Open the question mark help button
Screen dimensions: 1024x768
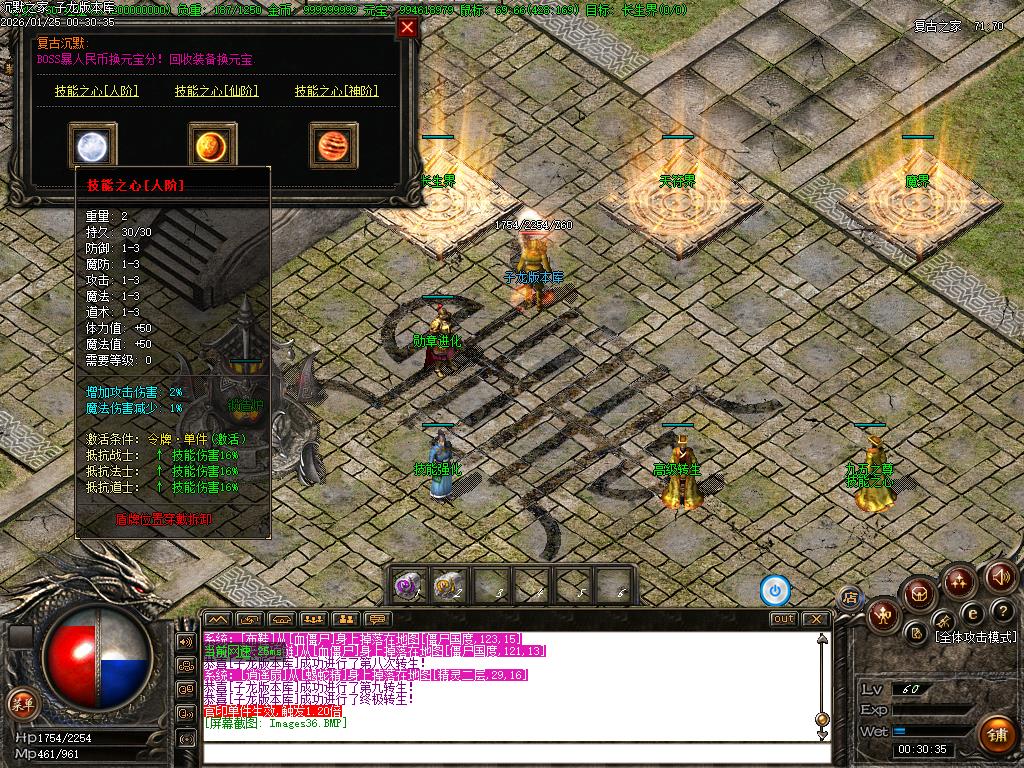pyautogui.click(x=1002, y=611)
